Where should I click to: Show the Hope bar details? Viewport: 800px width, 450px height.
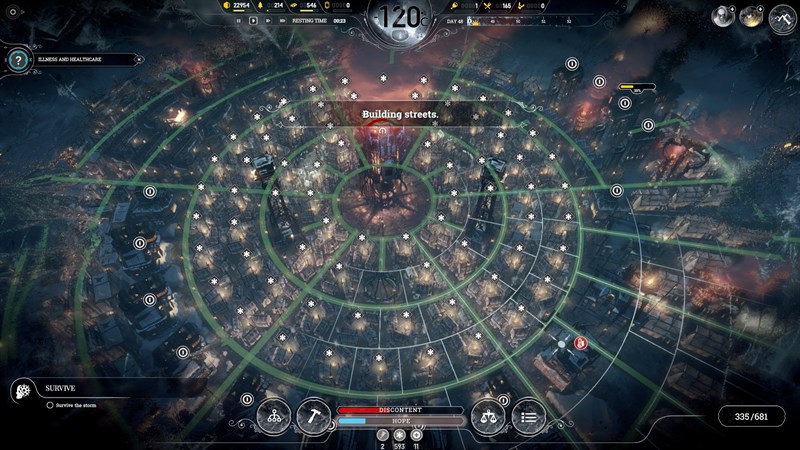point(400,421)
